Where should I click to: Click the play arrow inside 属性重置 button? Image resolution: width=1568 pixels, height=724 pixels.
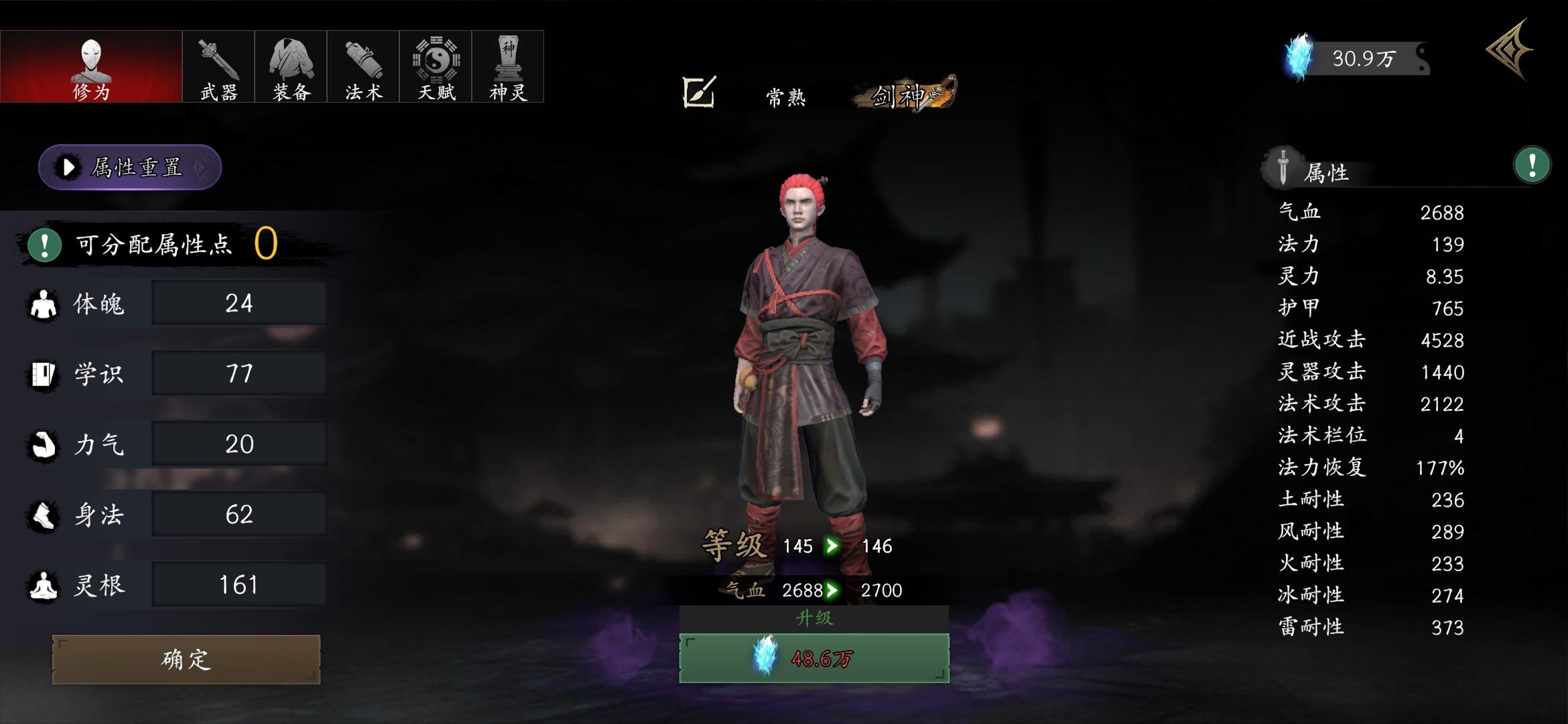[66, 168]
